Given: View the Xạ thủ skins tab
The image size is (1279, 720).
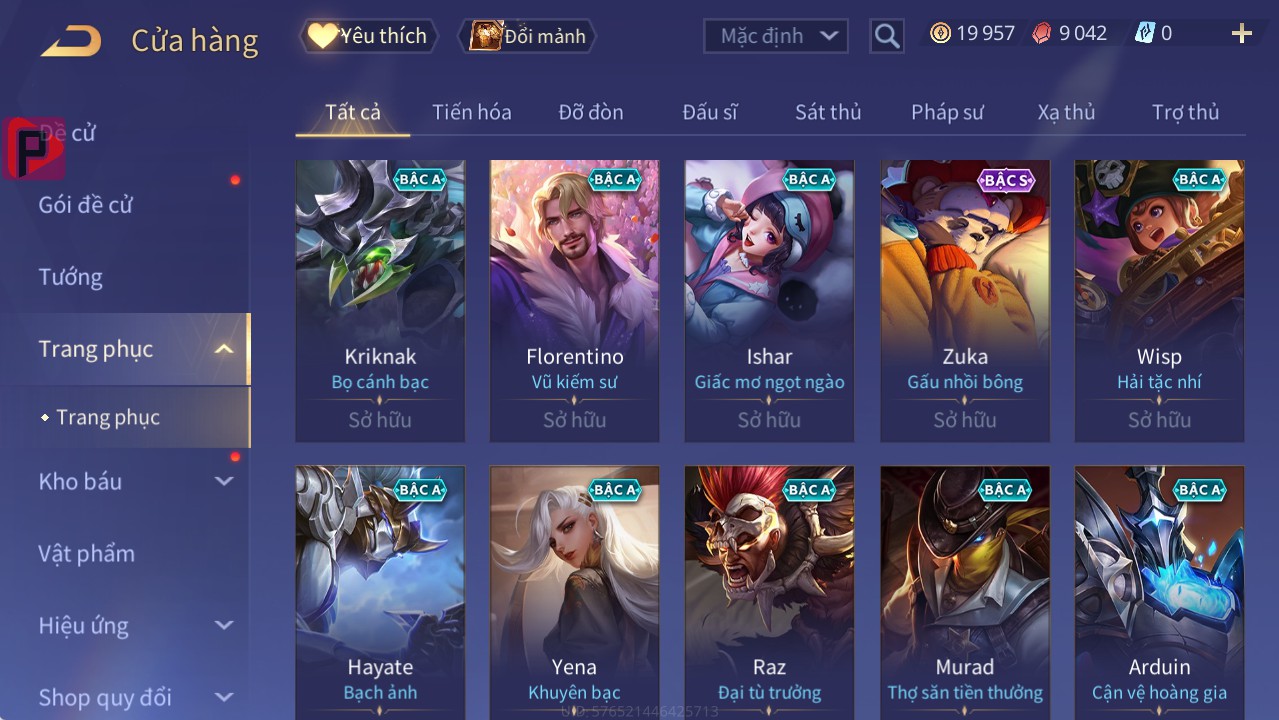Looking at the screenshot, I should point(1066,112).
